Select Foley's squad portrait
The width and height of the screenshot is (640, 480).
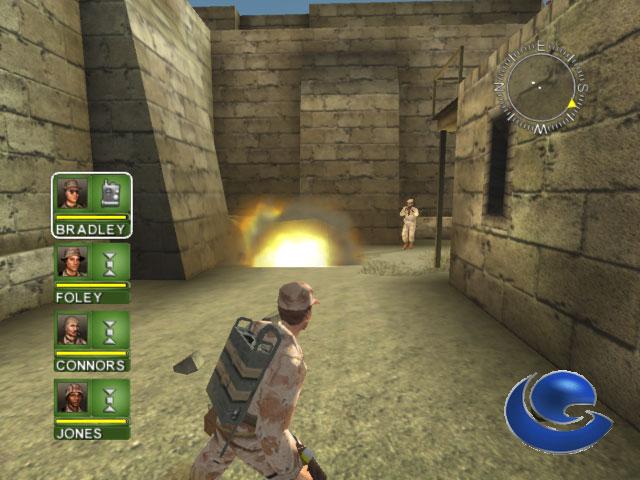coord(73,262)
